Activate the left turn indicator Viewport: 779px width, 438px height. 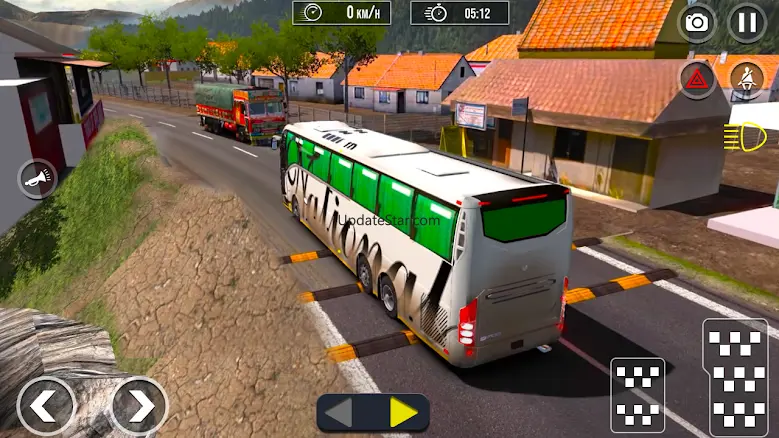click(340, 412)
